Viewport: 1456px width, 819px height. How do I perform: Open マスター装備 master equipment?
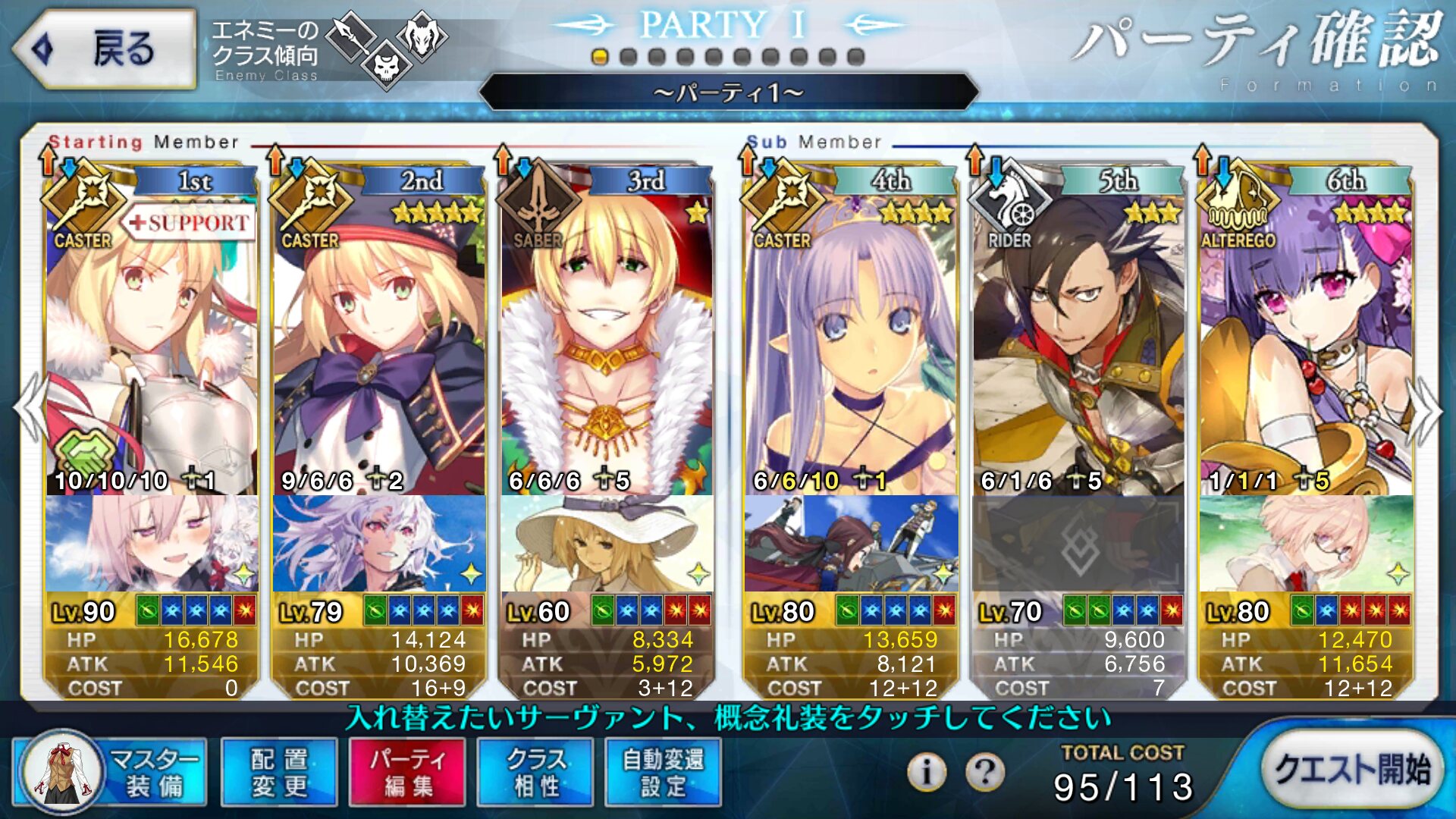111,773
